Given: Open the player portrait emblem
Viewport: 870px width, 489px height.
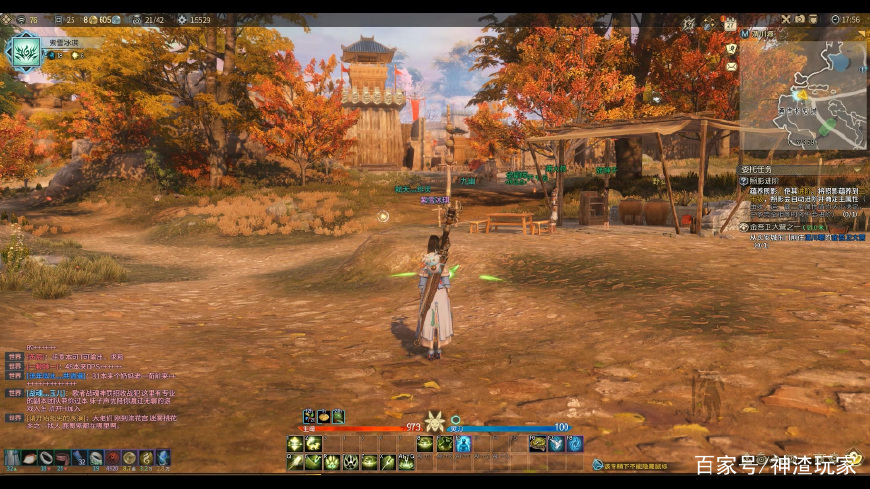Looking at the screenshot, I should click(x=24, y=51).
